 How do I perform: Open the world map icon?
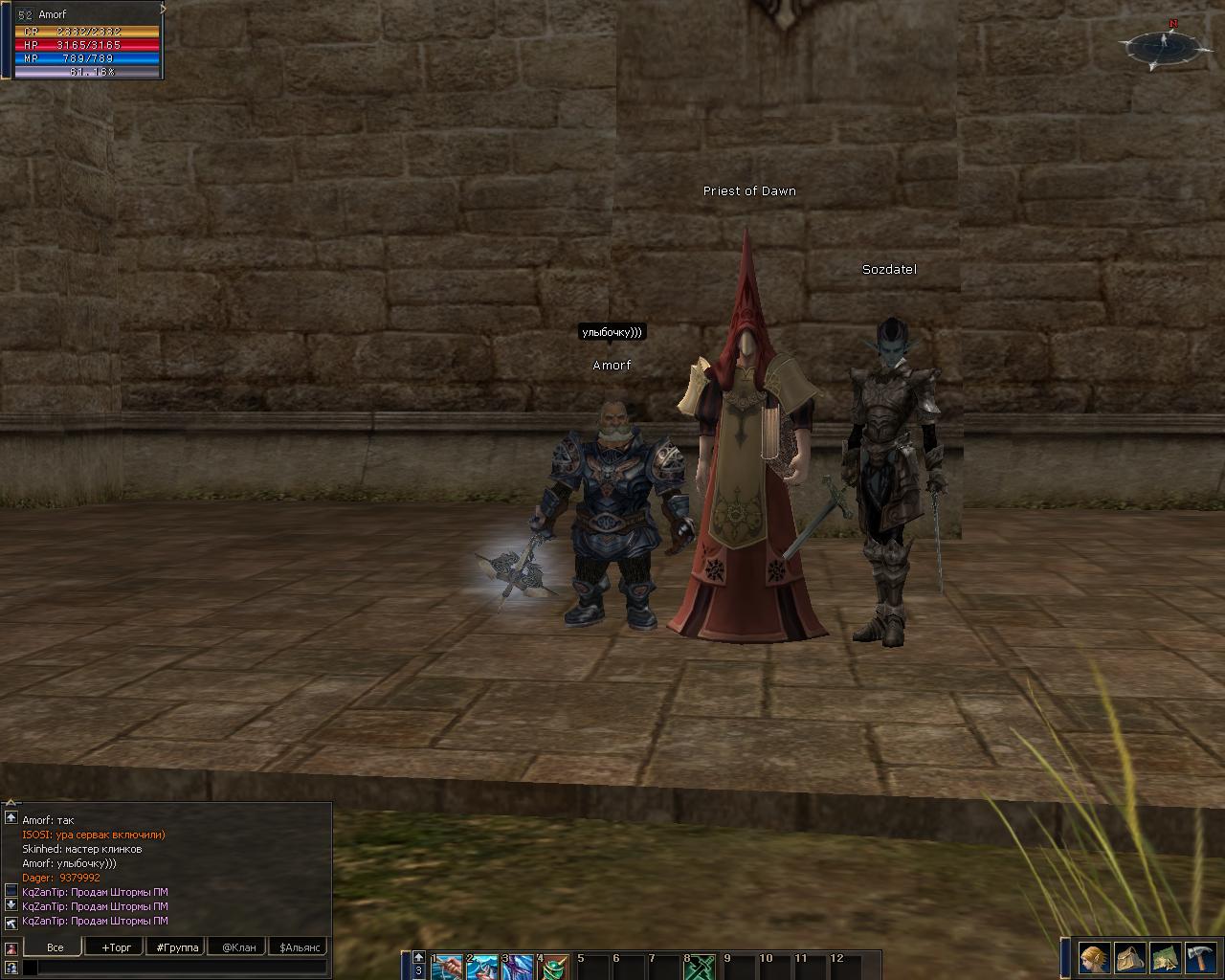click(1166, 957)
